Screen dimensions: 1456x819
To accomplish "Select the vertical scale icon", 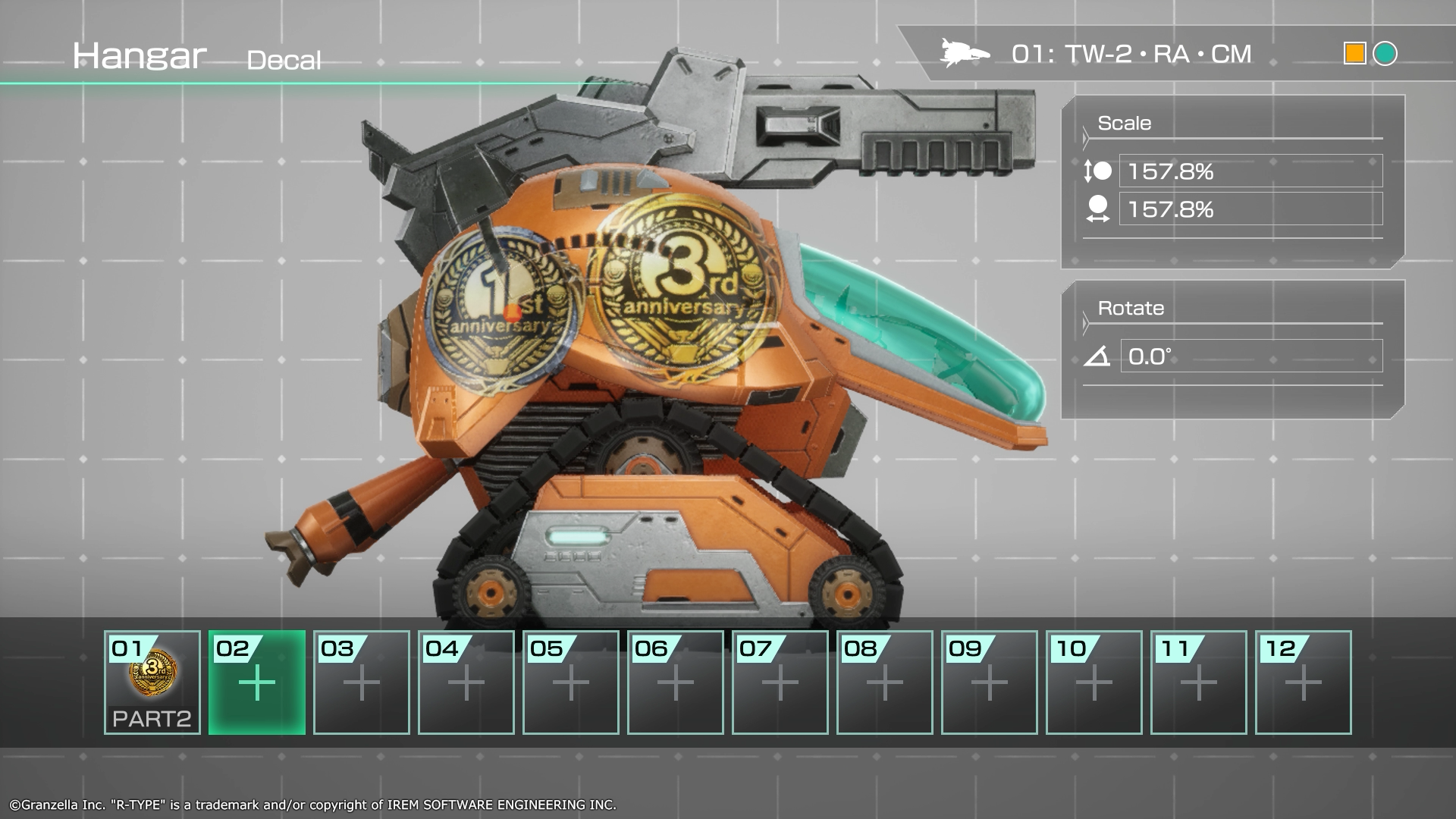I will point(1098,171).
